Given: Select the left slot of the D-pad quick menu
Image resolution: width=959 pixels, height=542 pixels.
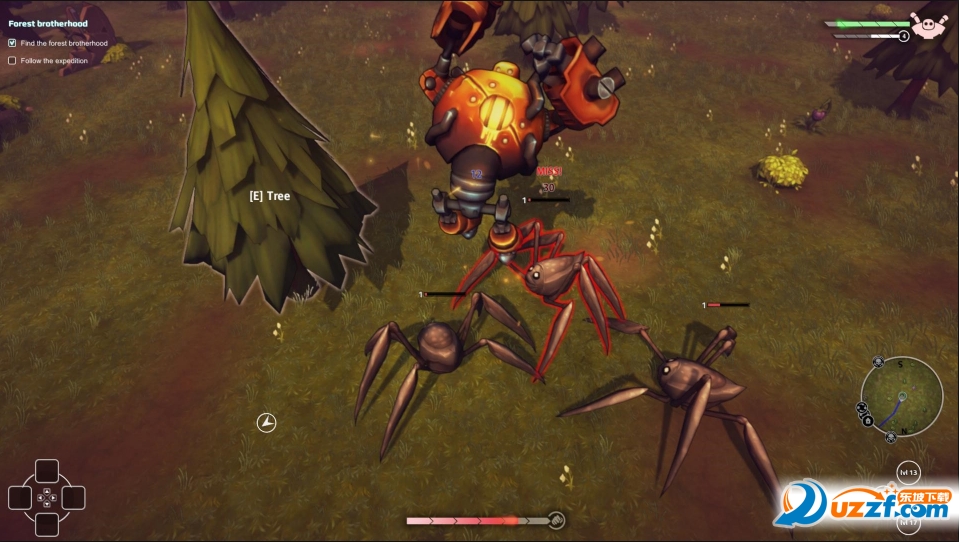Looking at the screenshot, I should coord(21,497).
